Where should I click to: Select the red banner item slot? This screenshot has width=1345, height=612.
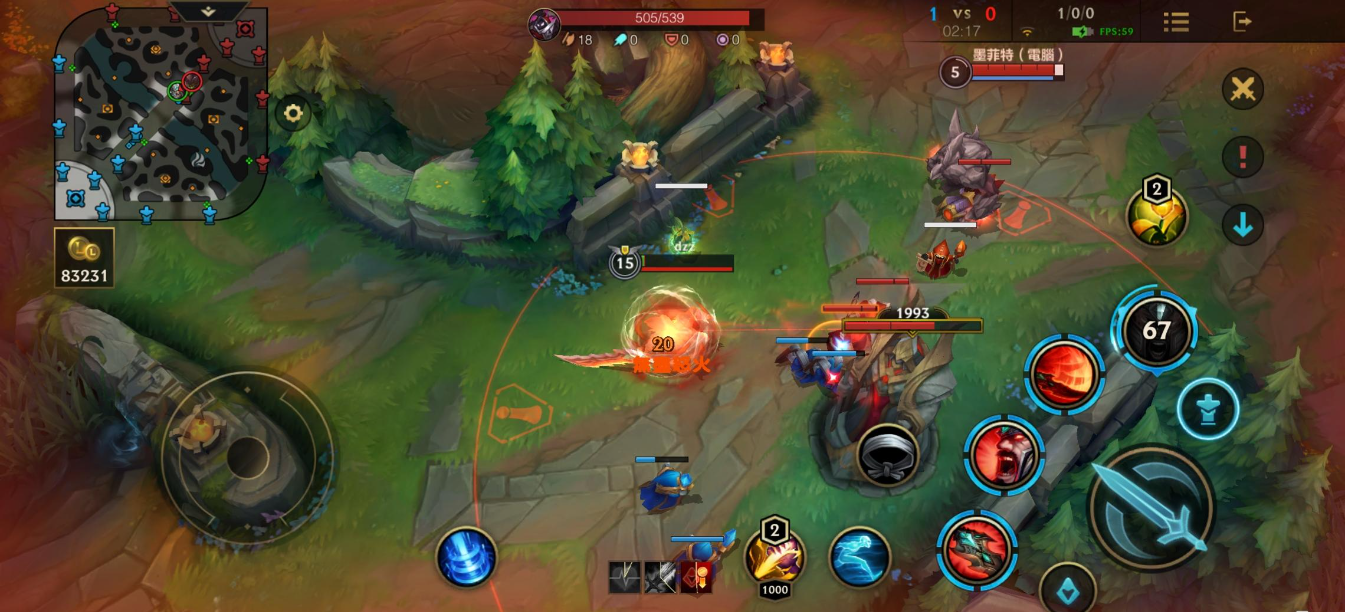click(x=696, y=577)
